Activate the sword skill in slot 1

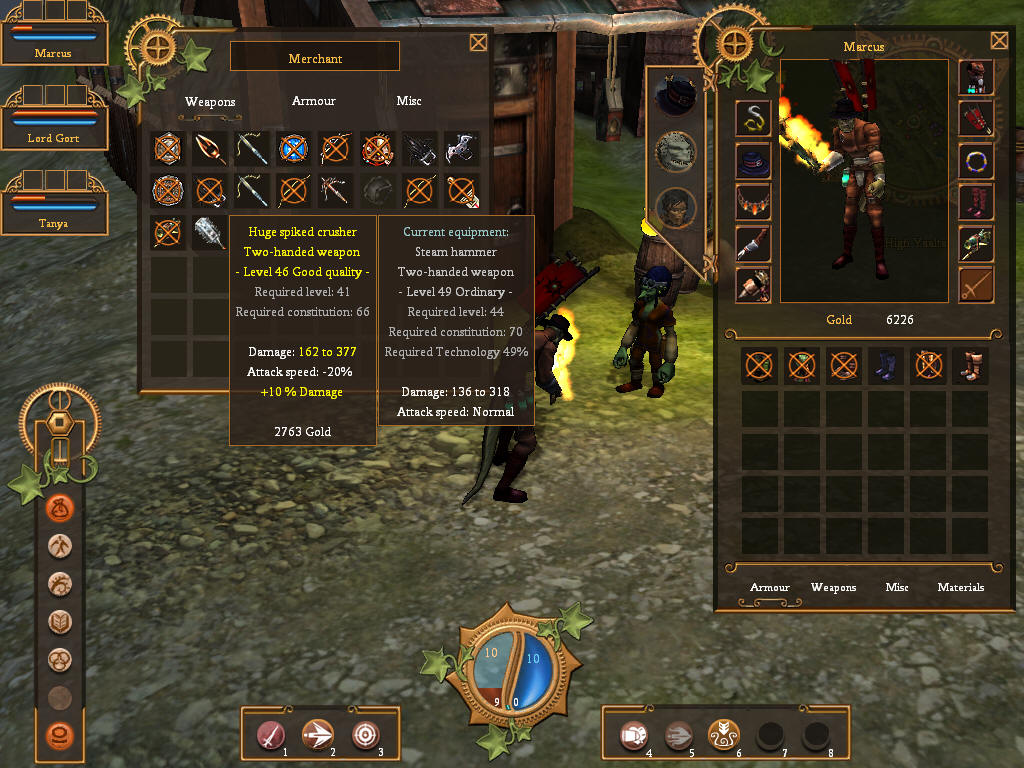coord(272,736)
